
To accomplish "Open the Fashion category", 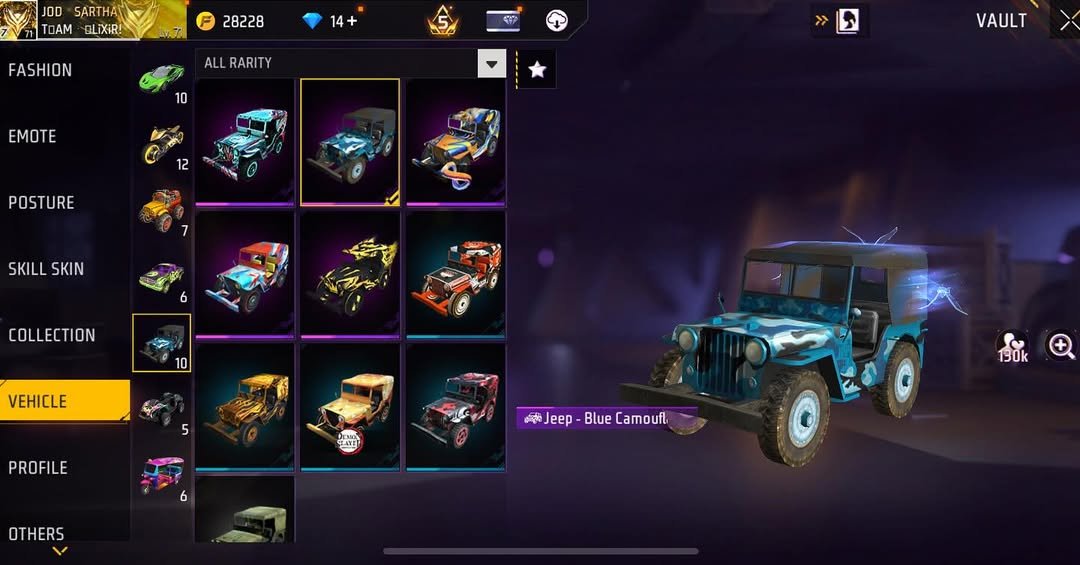I will coord(41,70).
